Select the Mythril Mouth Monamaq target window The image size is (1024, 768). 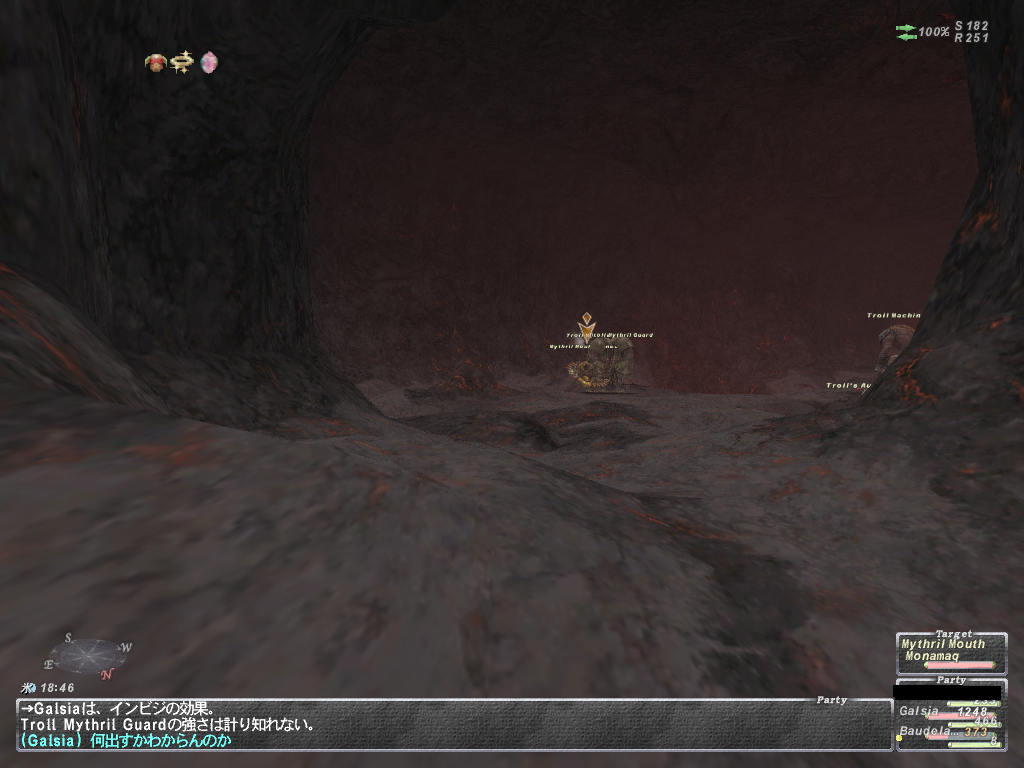pos(950,651)
